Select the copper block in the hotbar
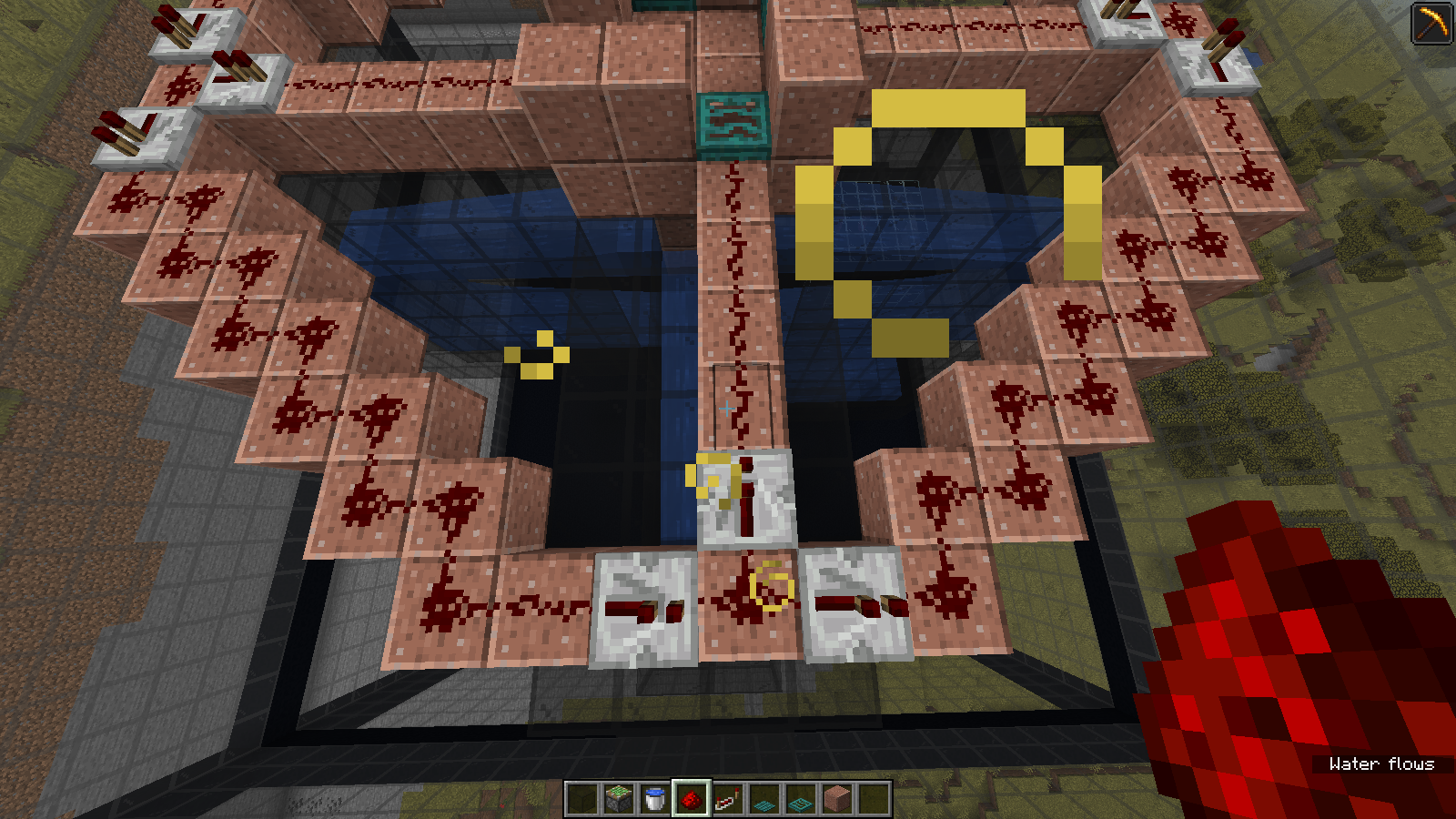The width and height of the screenshot is (1456, 819). pyautogui.click(x=836, y=799)
